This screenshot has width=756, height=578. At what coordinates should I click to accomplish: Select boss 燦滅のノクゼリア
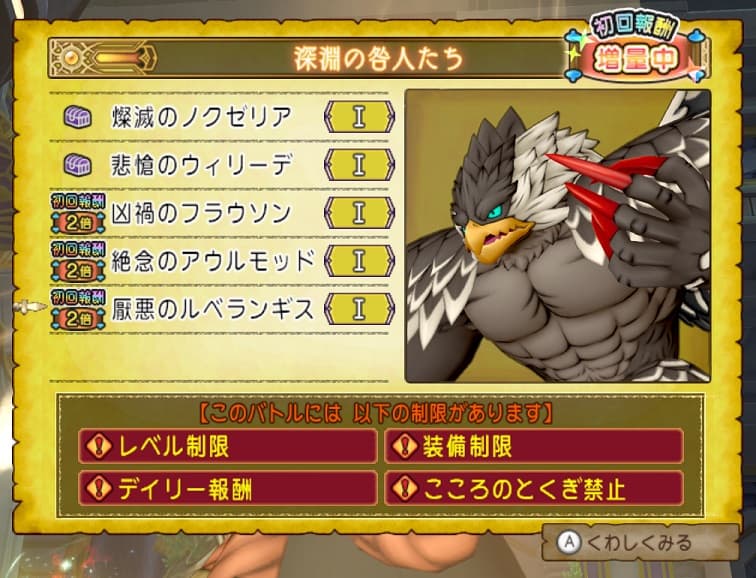[x=202, y=117]
